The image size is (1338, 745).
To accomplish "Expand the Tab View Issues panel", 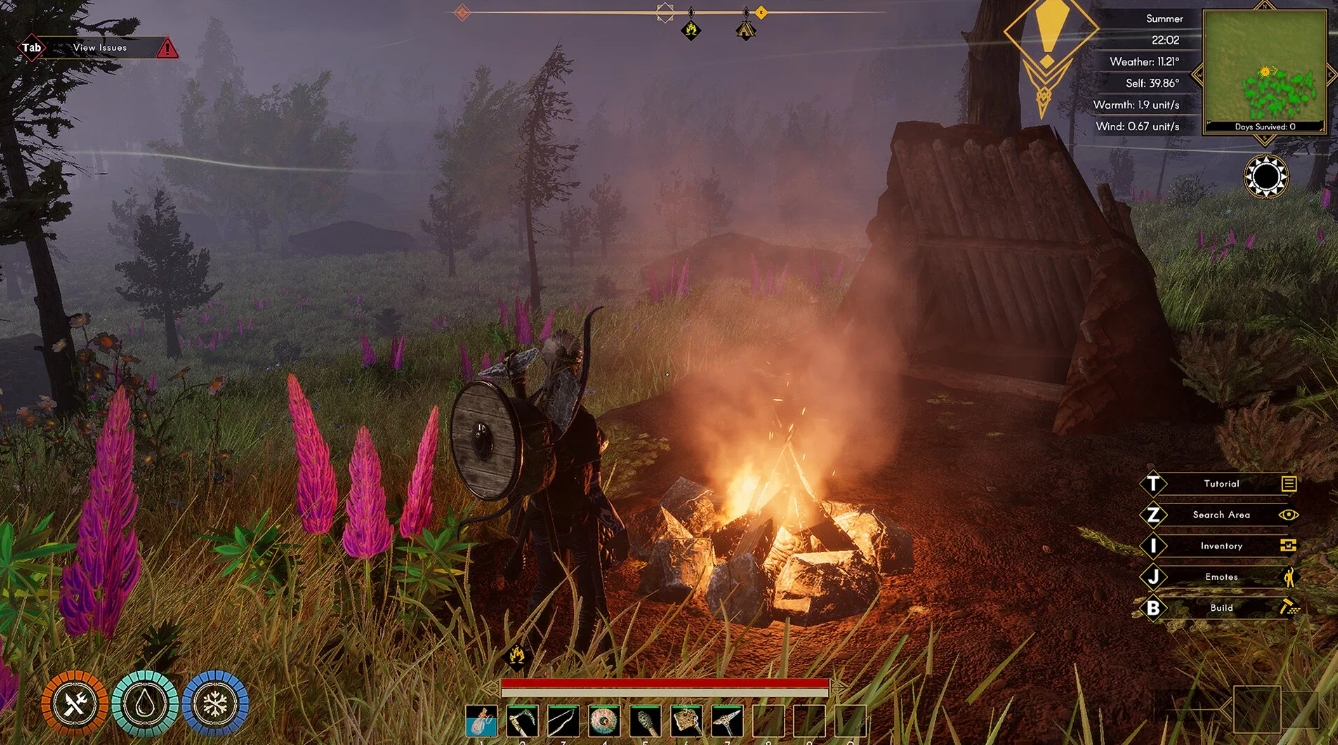I will point(30,46).
